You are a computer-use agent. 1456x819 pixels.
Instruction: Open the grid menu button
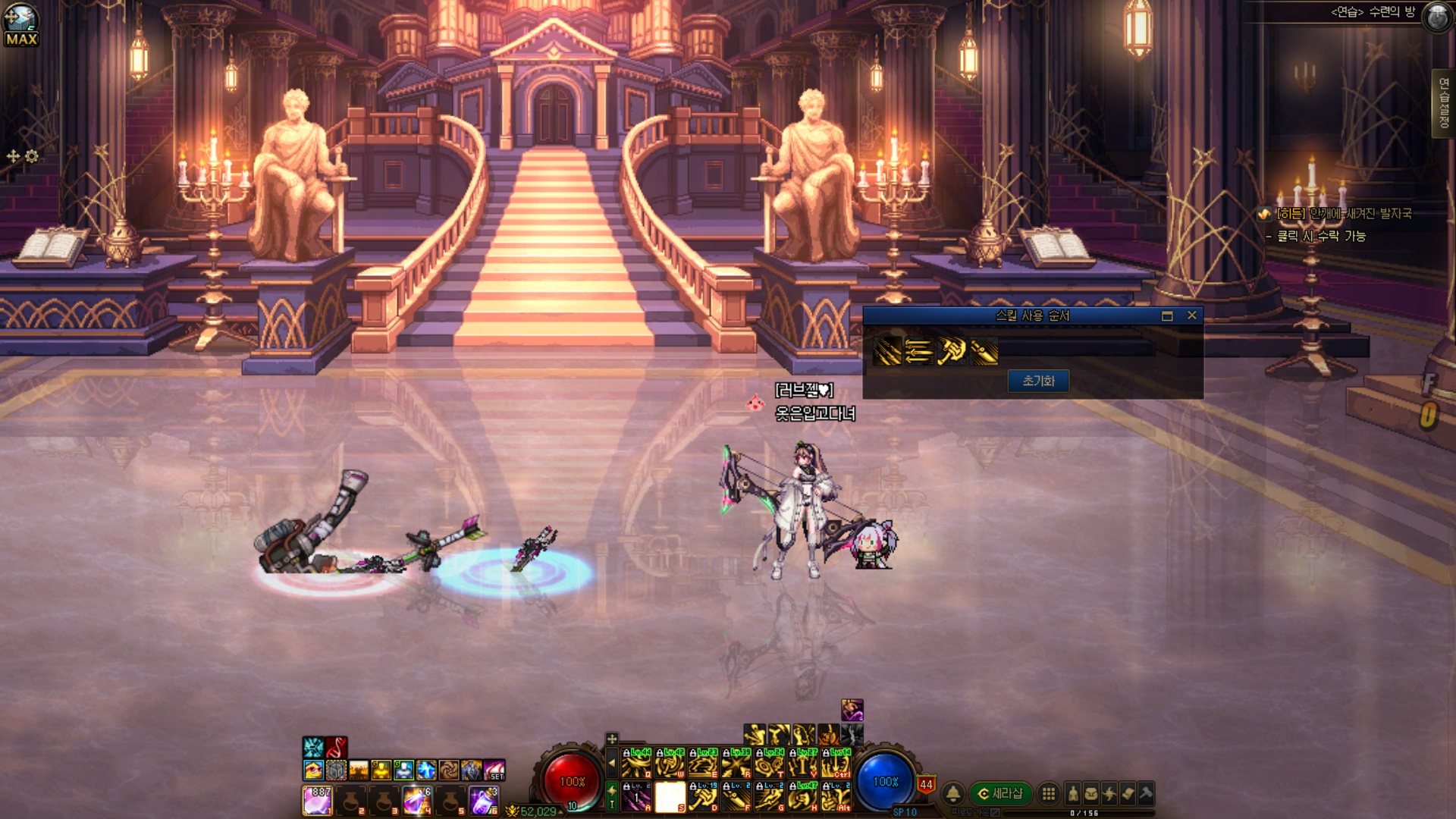pos(1049,793)
